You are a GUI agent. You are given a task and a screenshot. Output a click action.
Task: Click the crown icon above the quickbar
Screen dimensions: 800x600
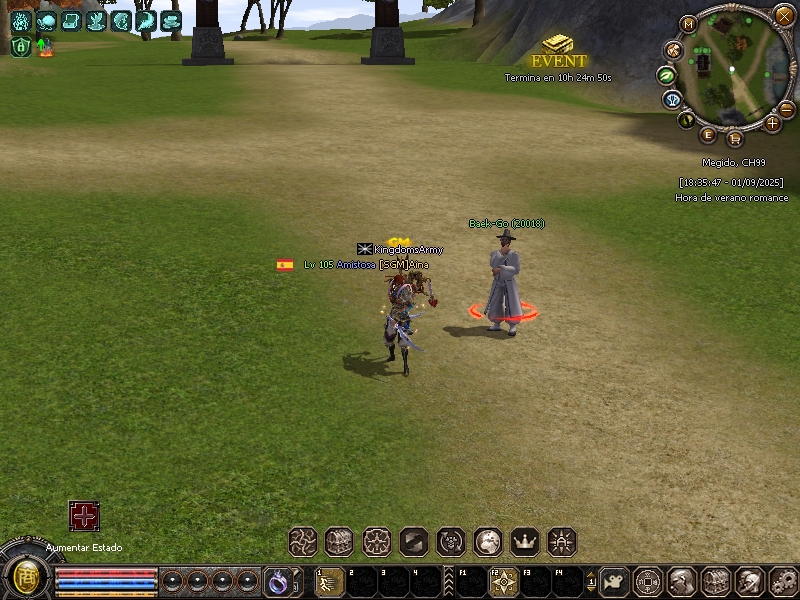[525, 542]
